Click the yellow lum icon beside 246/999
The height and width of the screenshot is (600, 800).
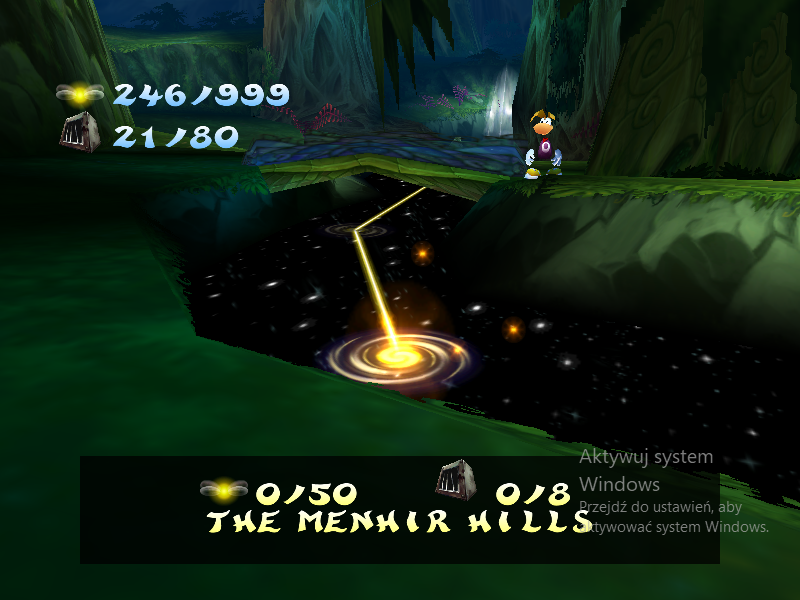click(x=79, y=94)
